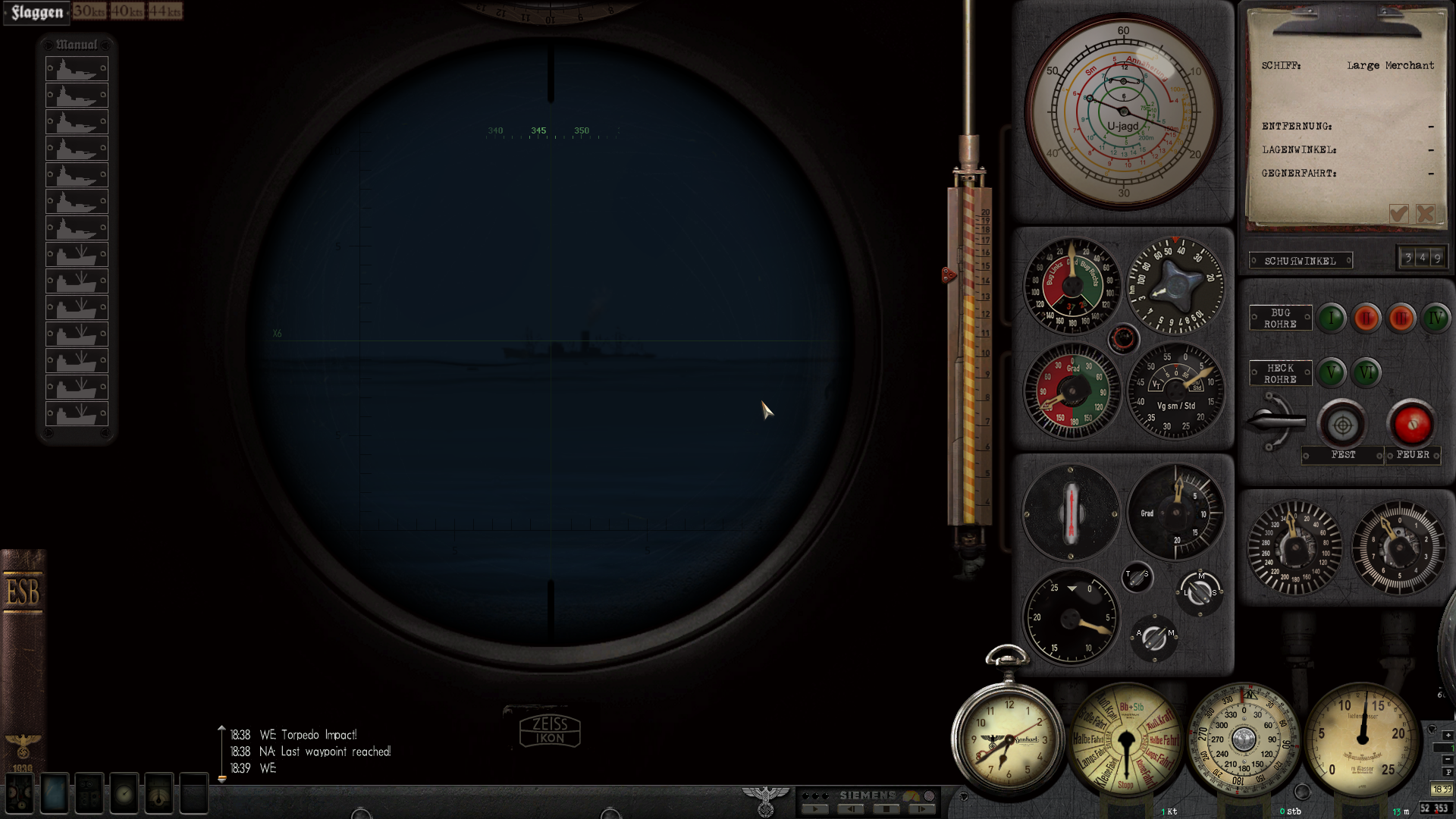
Task: Confirm notepad data with the checkmark
Action: (1398, 214)
